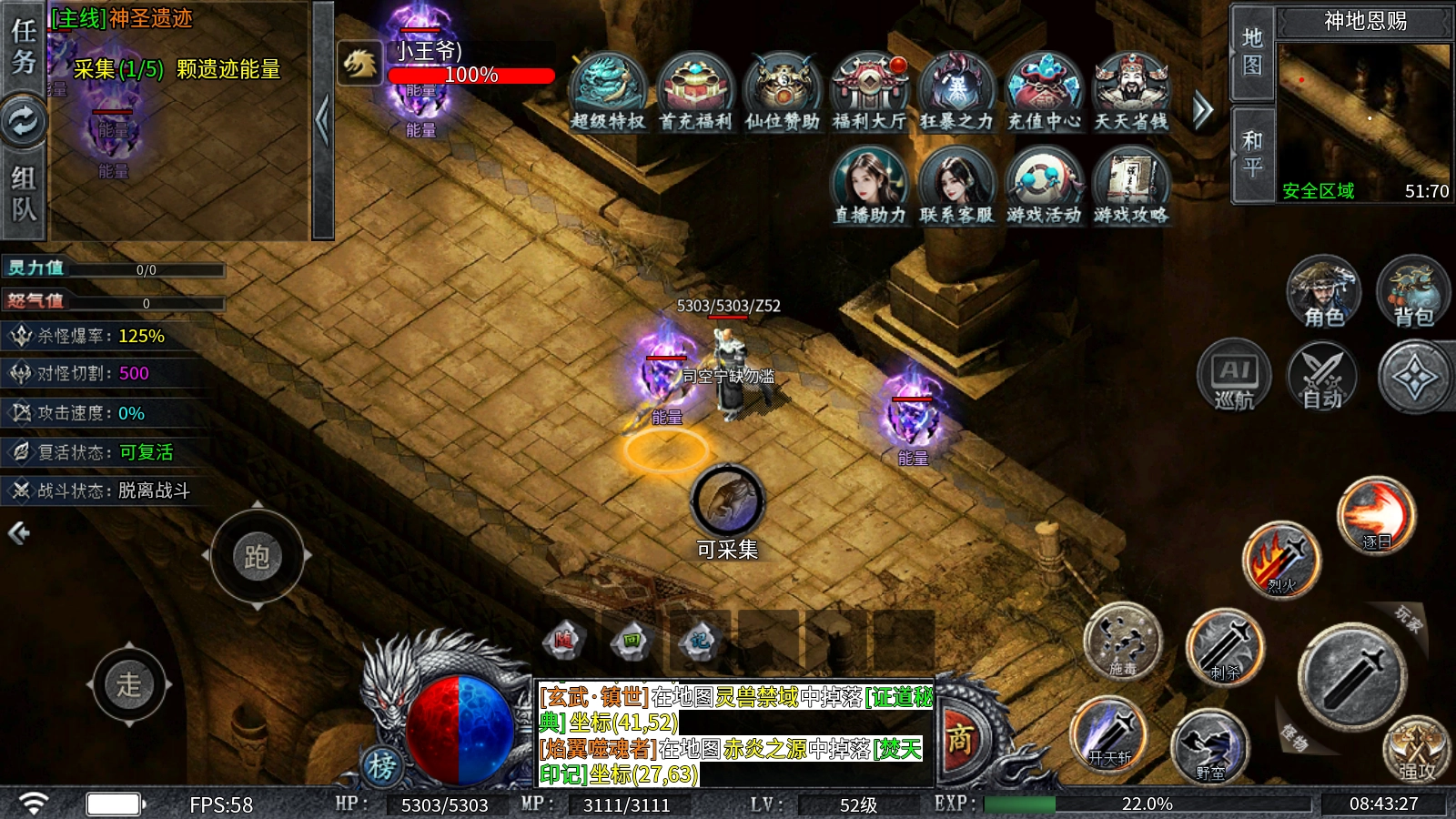
Task: Open the 超级特权 privilege icon
Action: (607, 92)
